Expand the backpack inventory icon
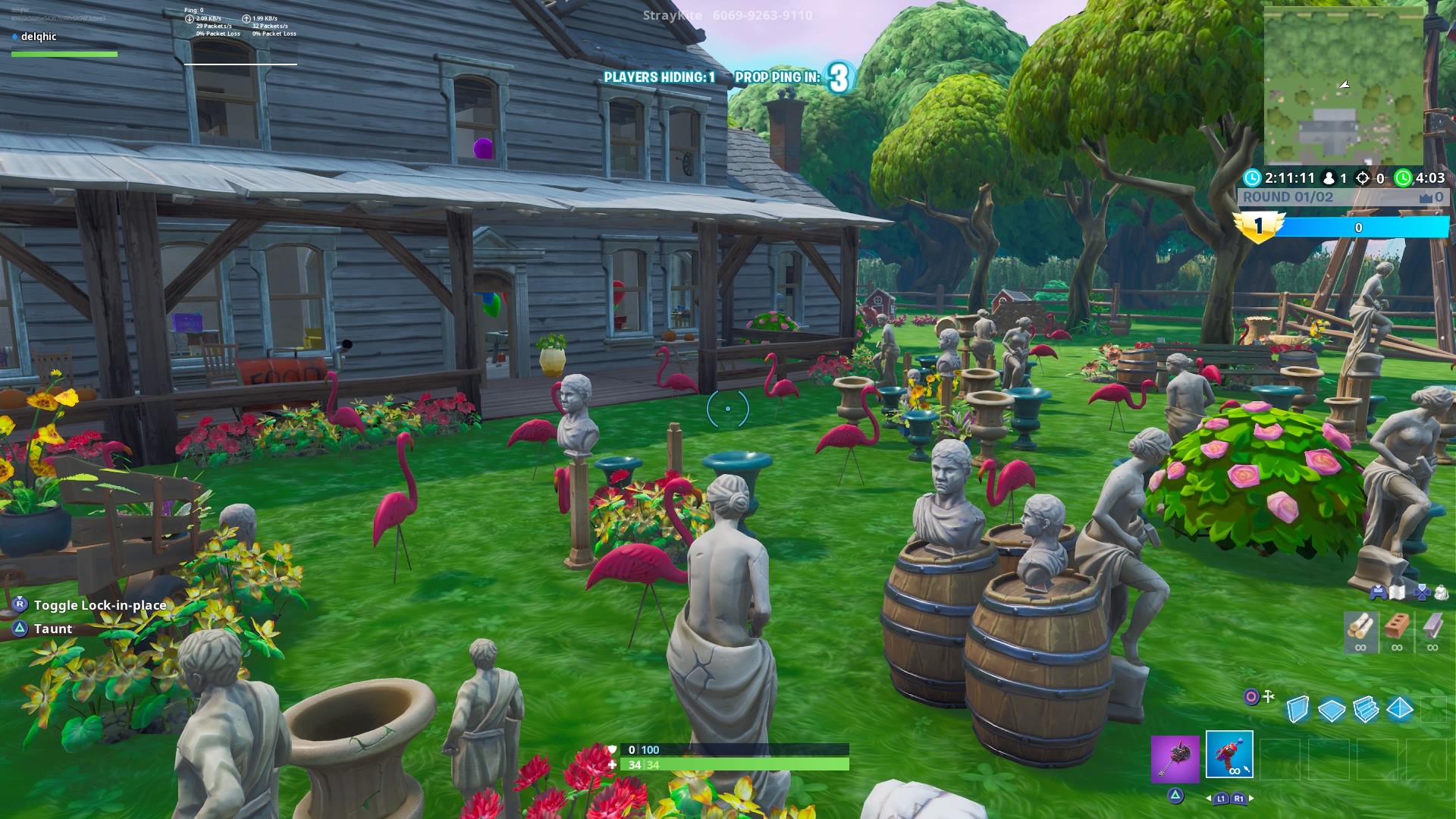The width and height of the screenshot is (1456, 819). 1442,593
